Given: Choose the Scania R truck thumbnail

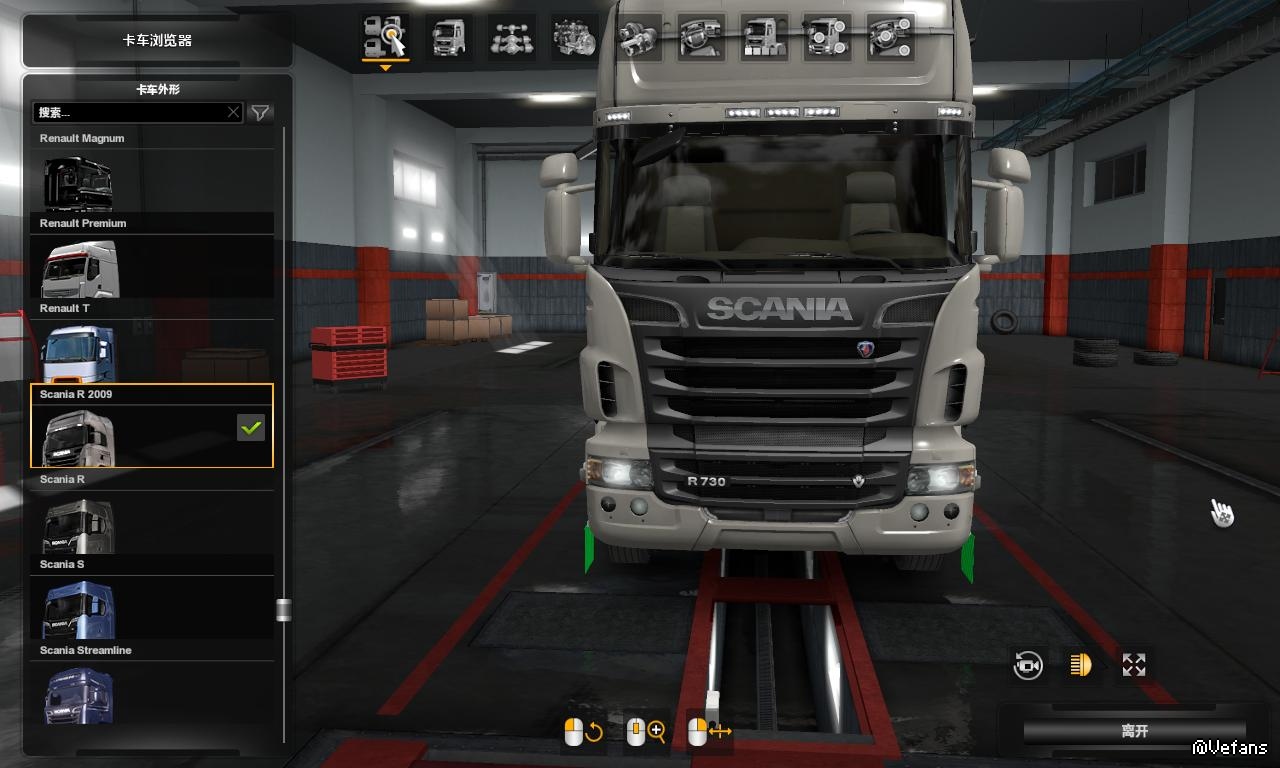Looking at the screenshot, I should [78, 525].
